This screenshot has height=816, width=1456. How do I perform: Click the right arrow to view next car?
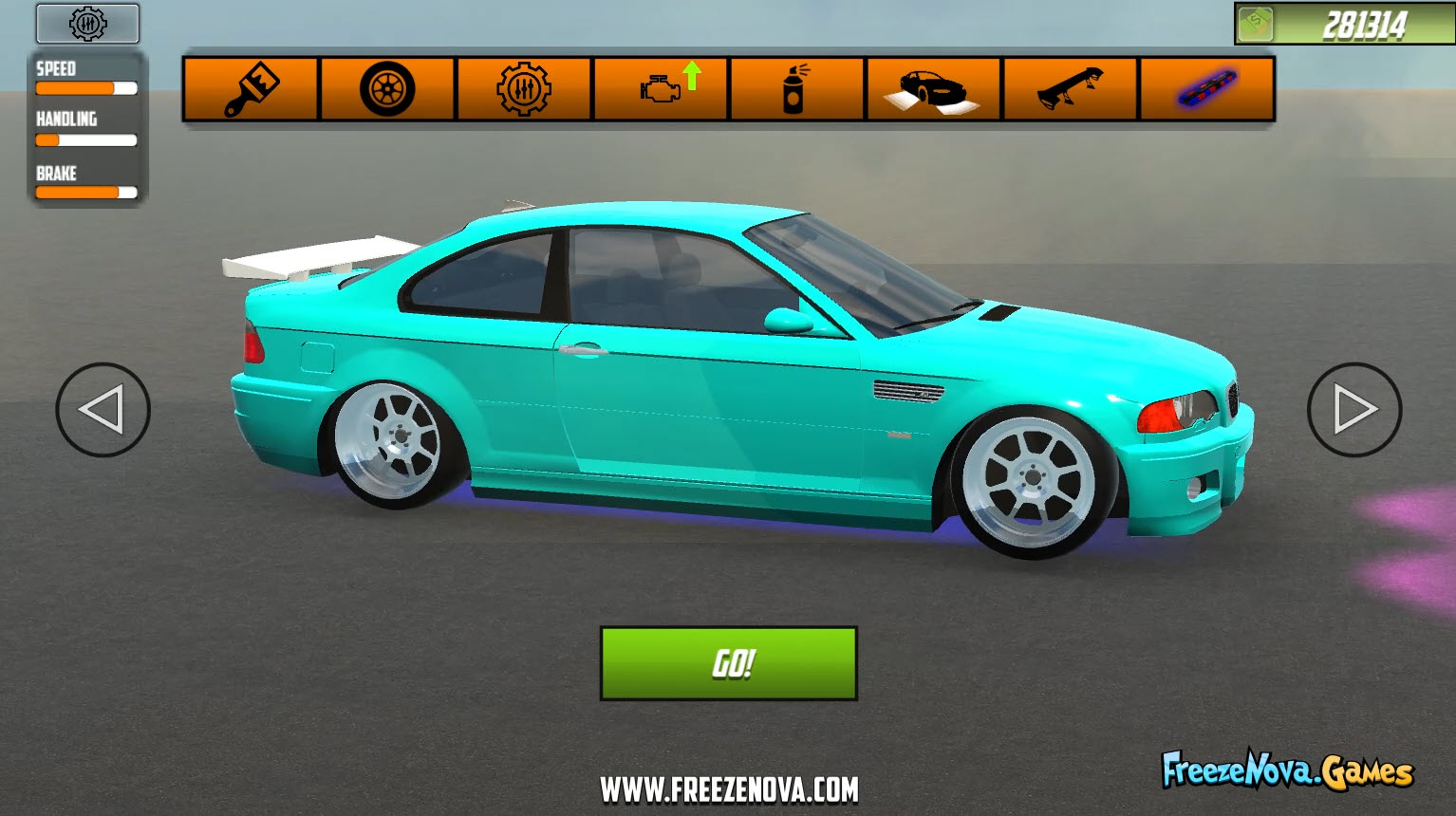click(1354, 410)
